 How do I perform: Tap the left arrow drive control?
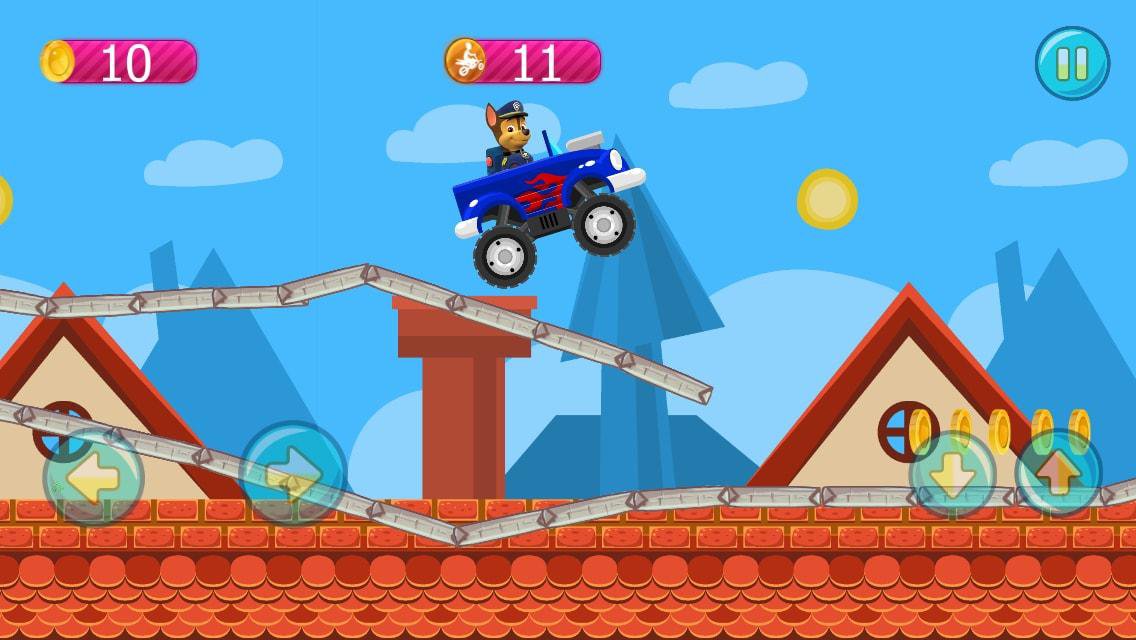pos(93,477)
